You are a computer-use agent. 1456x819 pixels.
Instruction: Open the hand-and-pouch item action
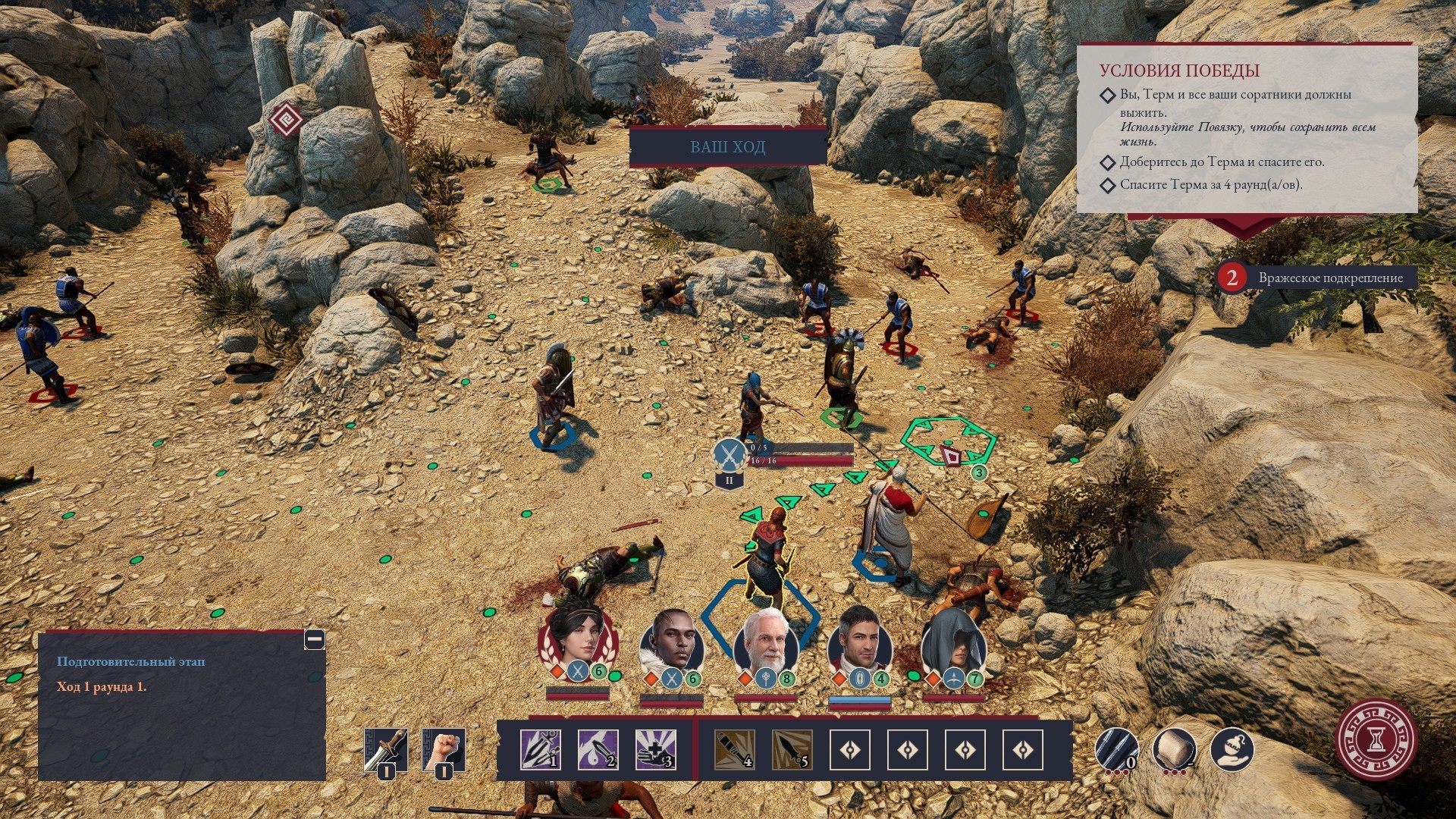click(1232, 749)
